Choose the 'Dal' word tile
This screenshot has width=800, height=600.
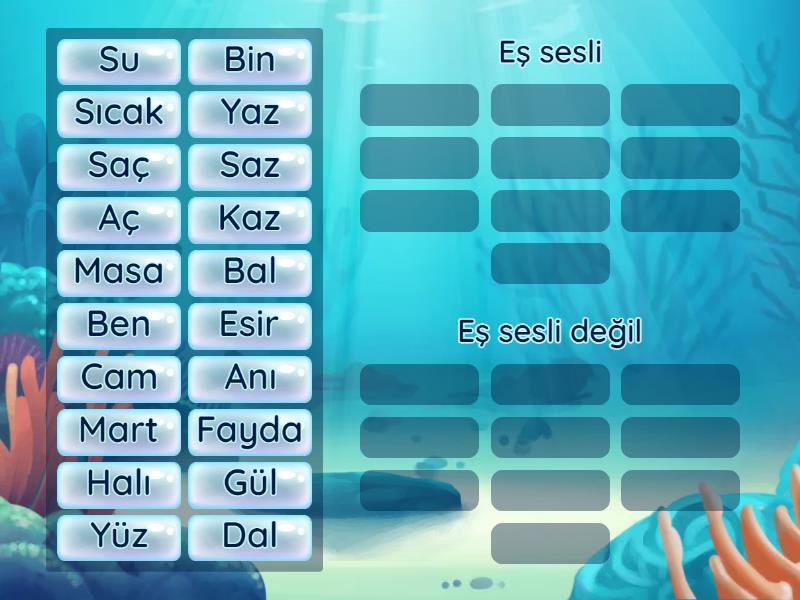click(x=250, y=538)
